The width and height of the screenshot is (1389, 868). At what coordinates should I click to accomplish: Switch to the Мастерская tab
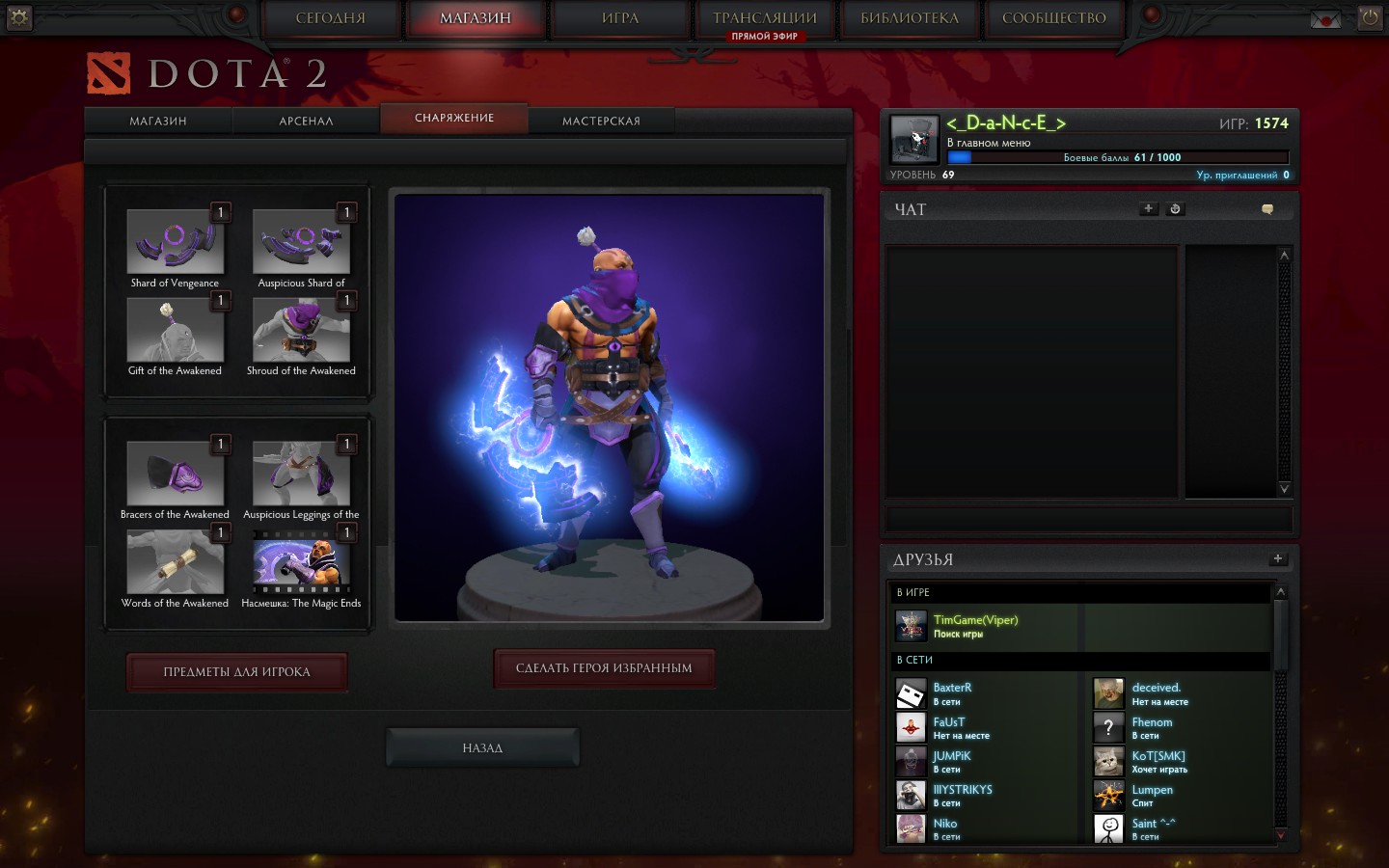point(601,121)
